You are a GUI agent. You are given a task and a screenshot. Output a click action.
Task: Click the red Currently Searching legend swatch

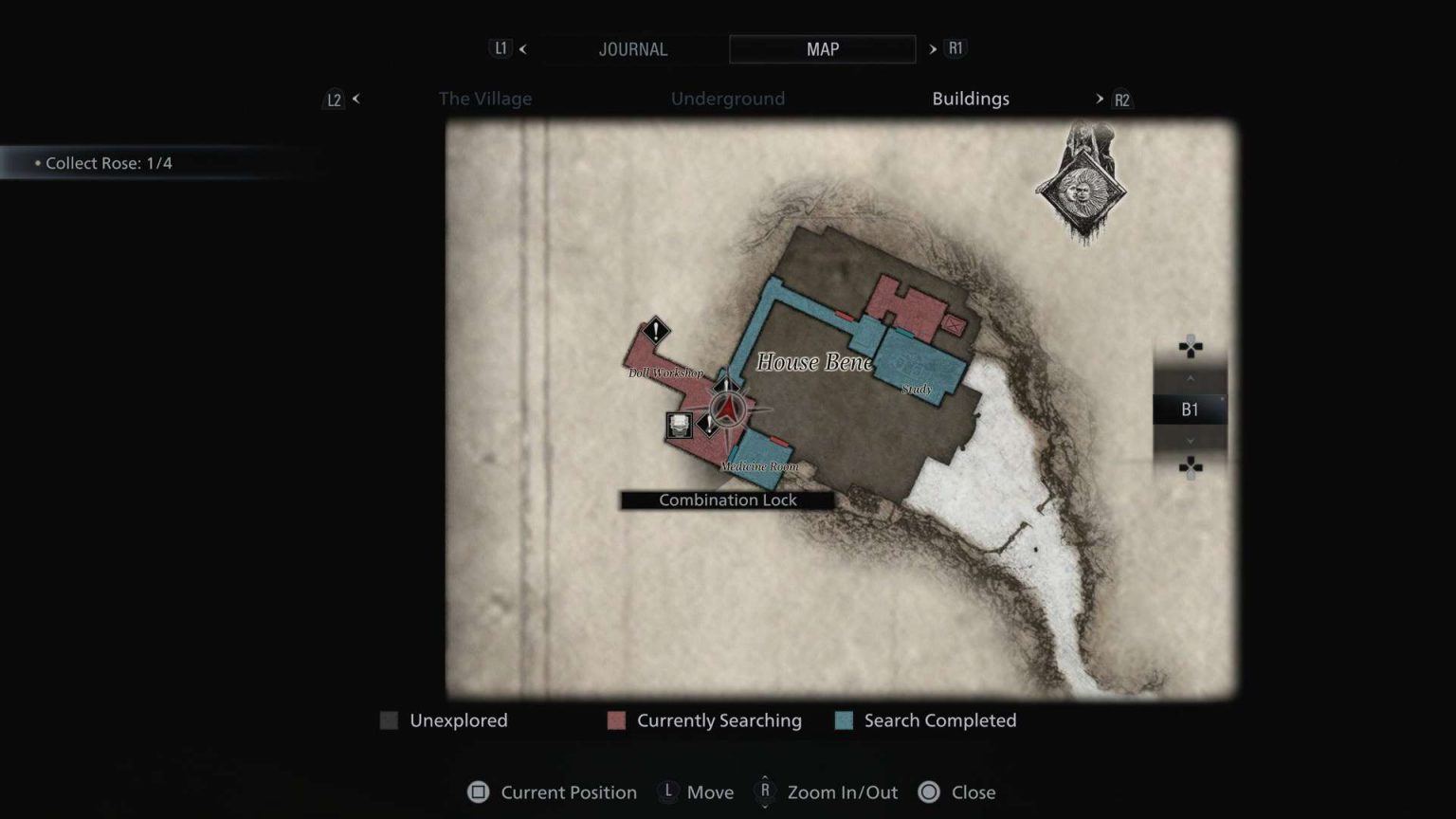[x=617, y=720]
